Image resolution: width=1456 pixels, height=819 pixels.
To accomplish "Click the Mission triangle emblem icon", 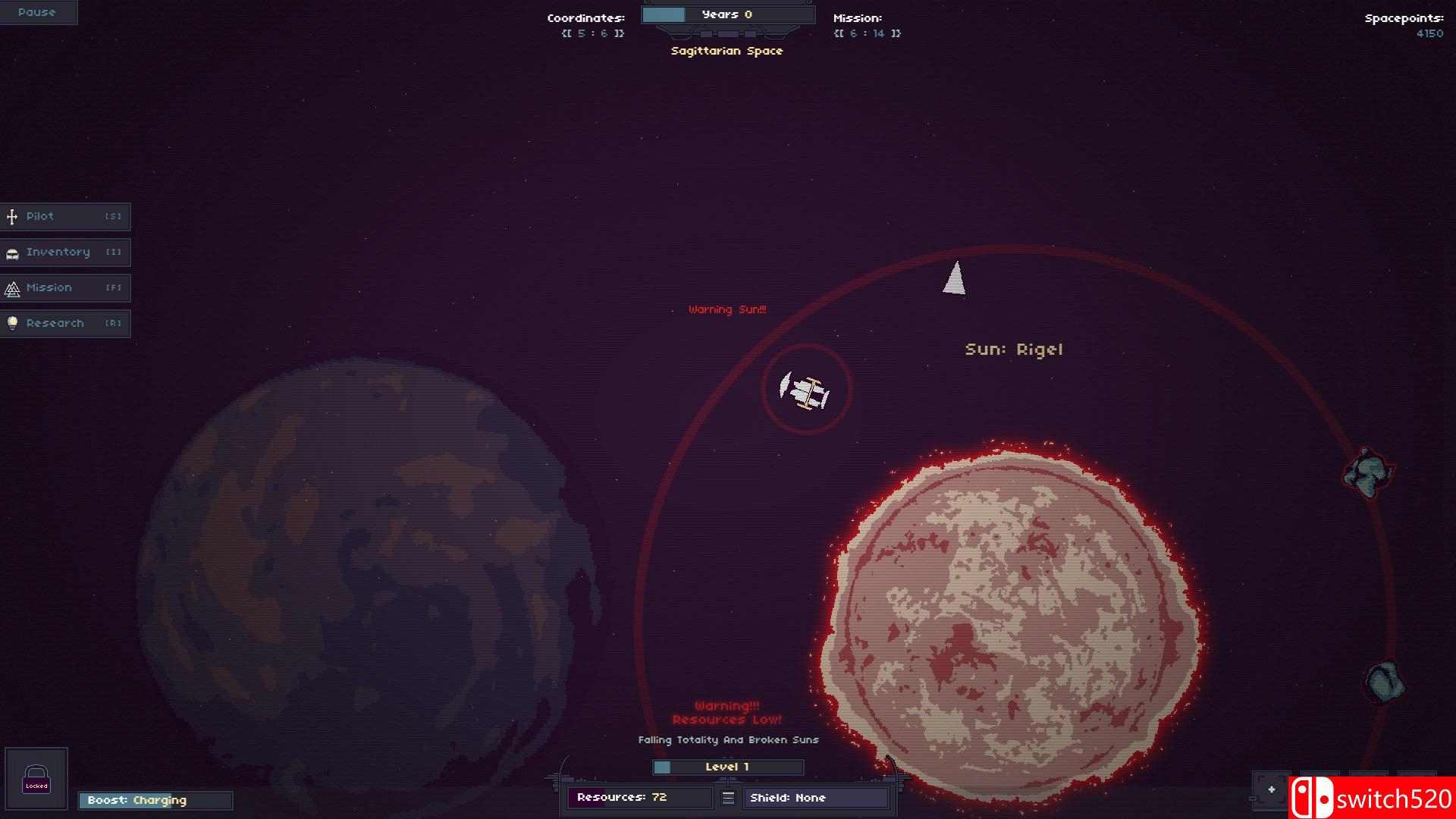I will tap(12, 287).
